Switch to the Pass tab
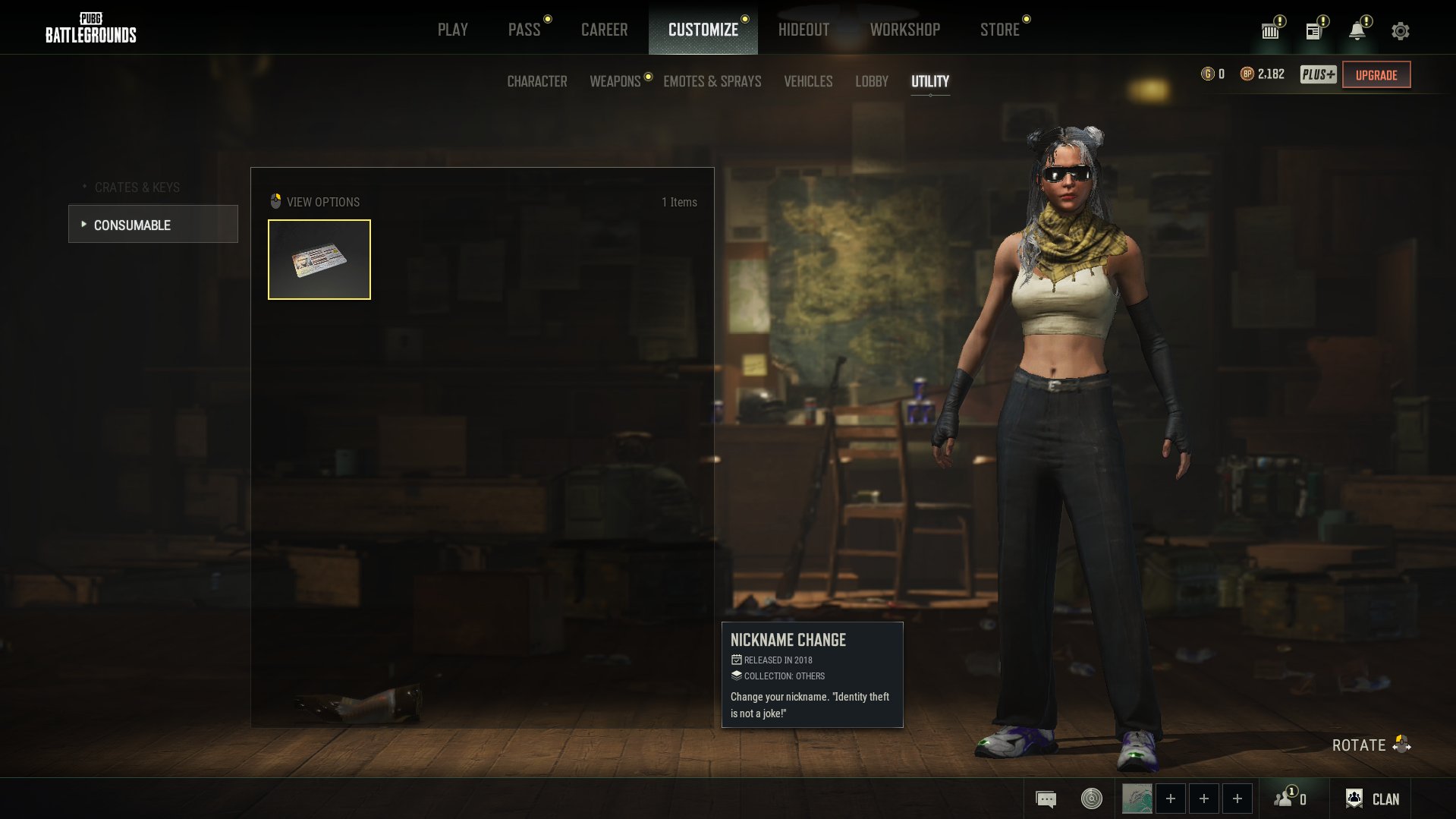Image resolution: width=1456 pixels, height=819 pixels. tap(524, 30)
